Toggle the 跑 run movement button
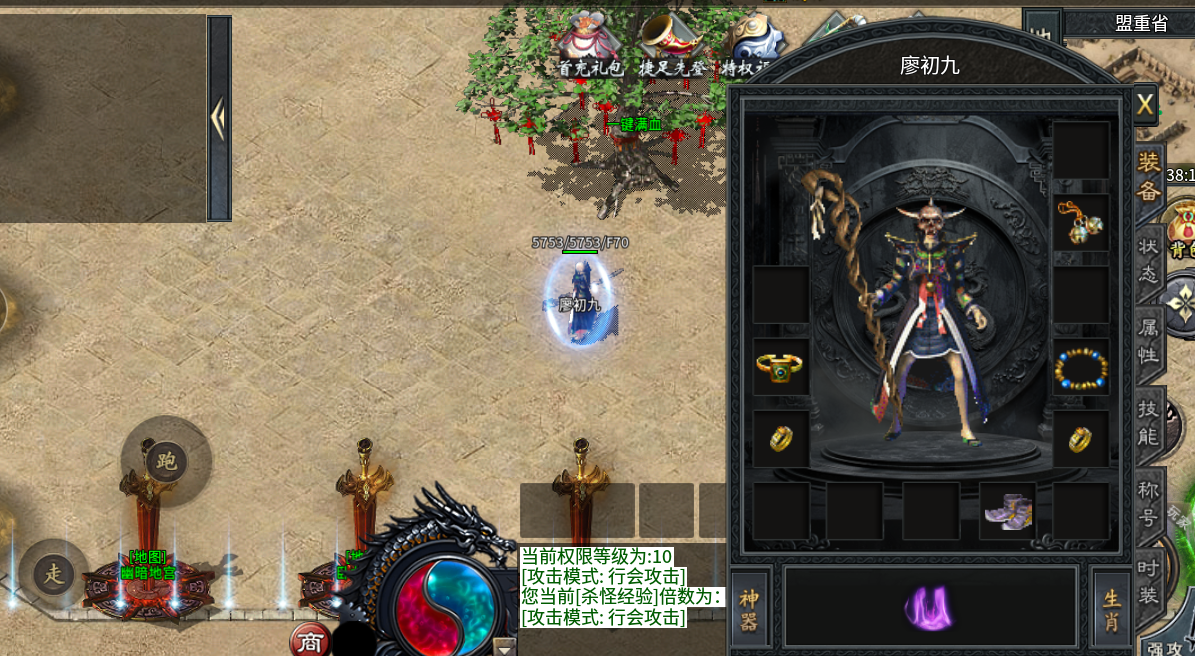This screenshot has width=1195, height=656. [x=166, y=461]
